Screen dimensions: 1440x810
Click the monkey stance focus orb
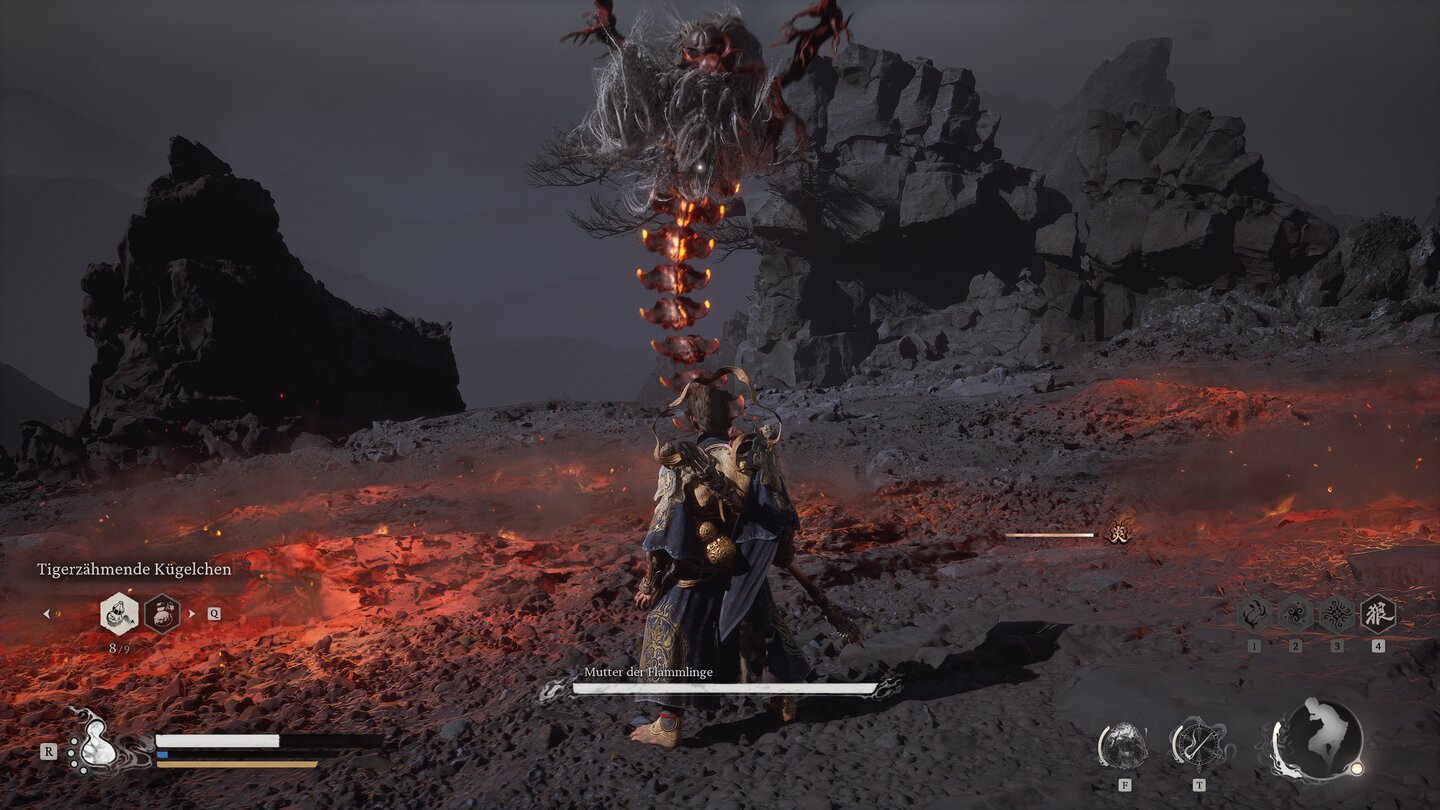click(1320, 740)
